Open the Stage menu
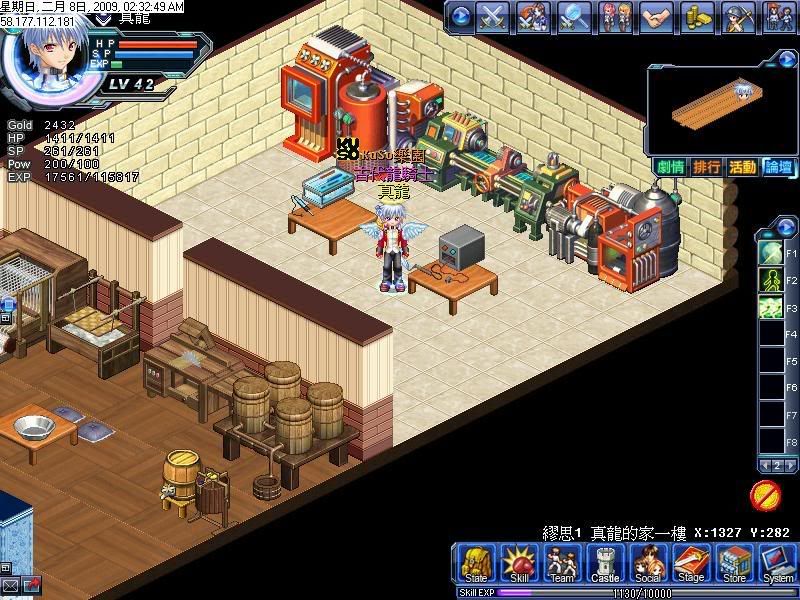The width and height of the screenshot is (800, 600). coord(692,564)
